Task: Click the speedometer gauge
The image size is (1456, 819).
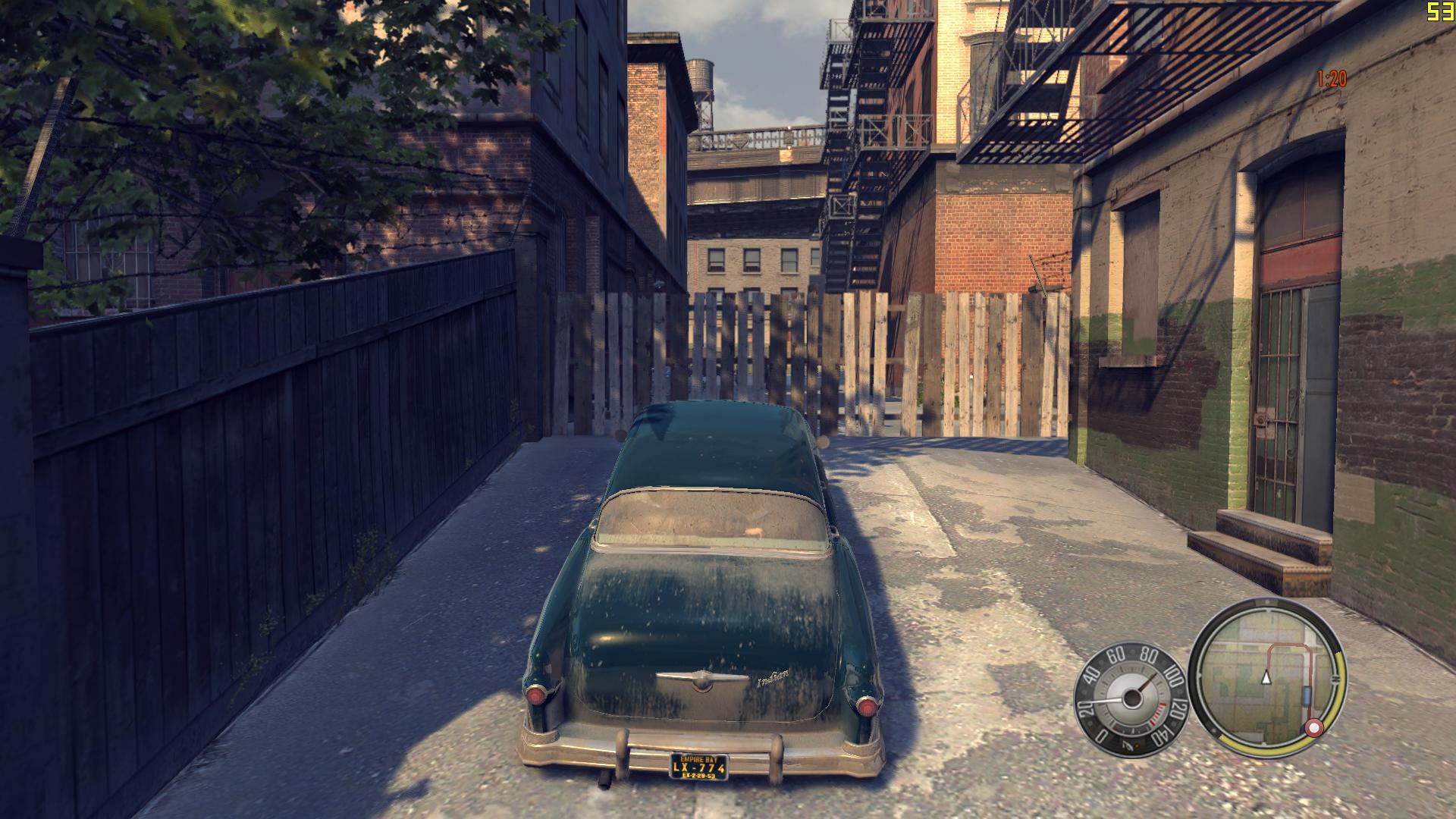Action: click(1130, 701)
